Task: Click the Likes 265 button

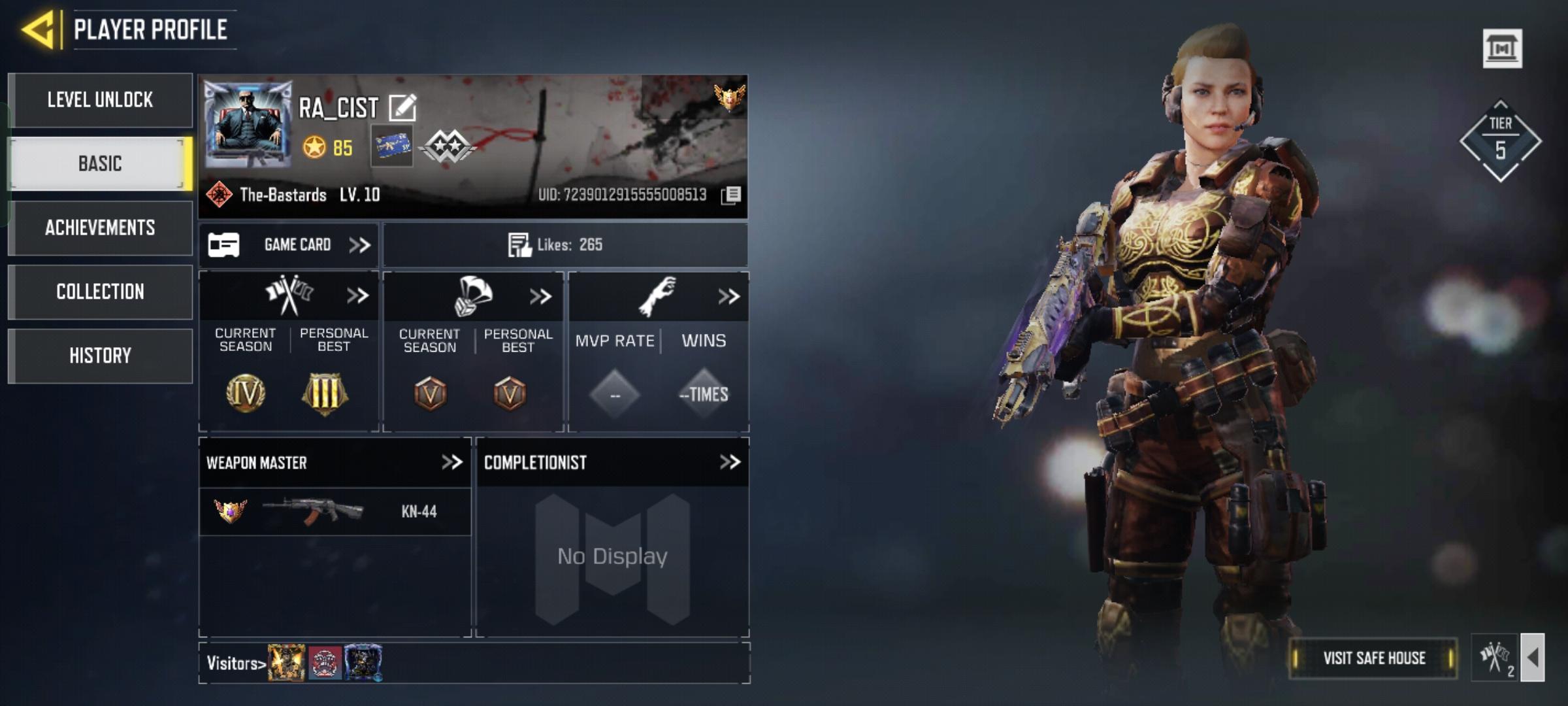Action: tap(565, 245)
